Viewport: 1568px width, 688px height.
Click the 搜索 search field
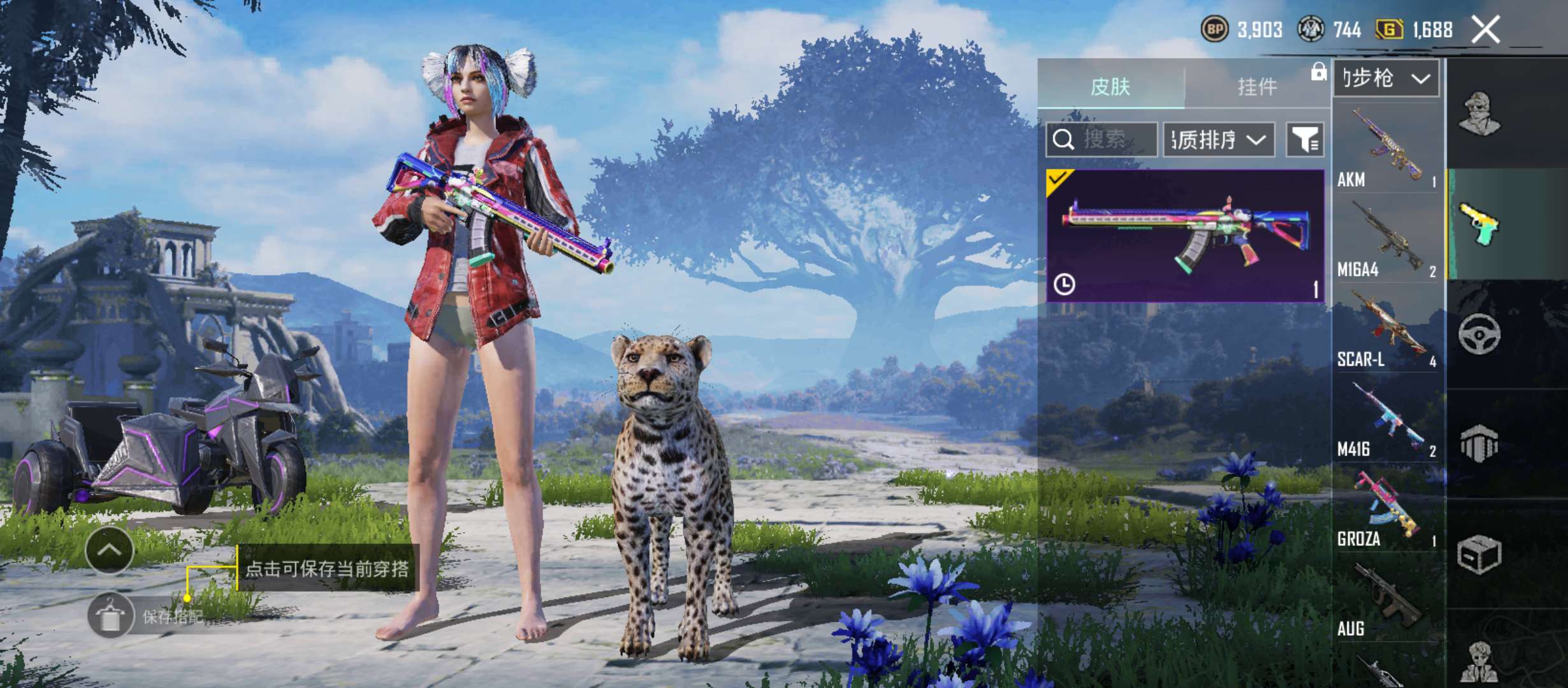point(1101,140)
